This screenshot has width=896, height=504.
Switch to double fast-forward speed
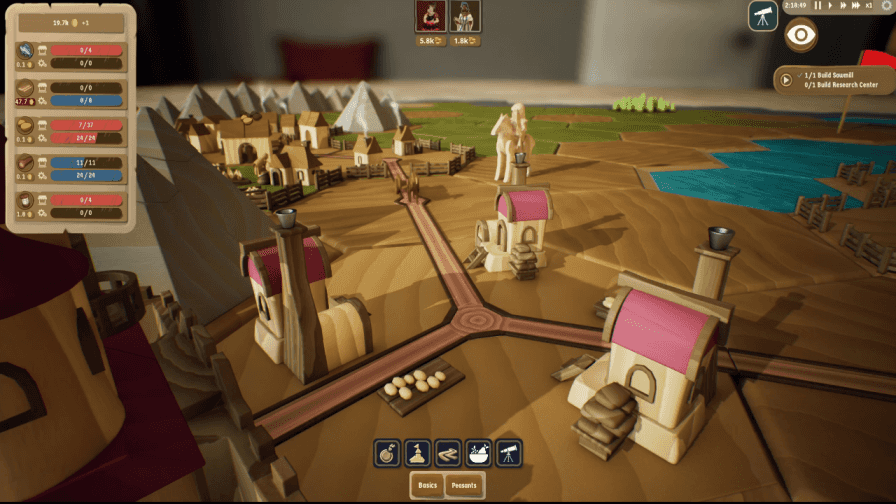842,6
